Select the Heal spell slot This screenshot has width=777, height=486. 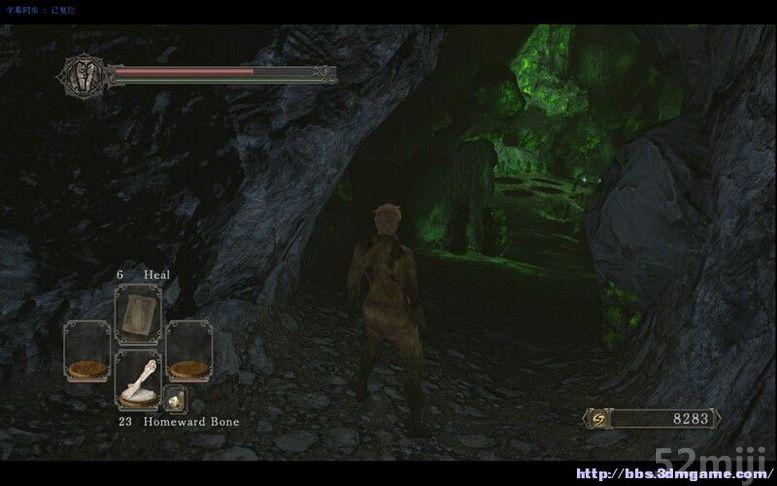tap(138, 315)
